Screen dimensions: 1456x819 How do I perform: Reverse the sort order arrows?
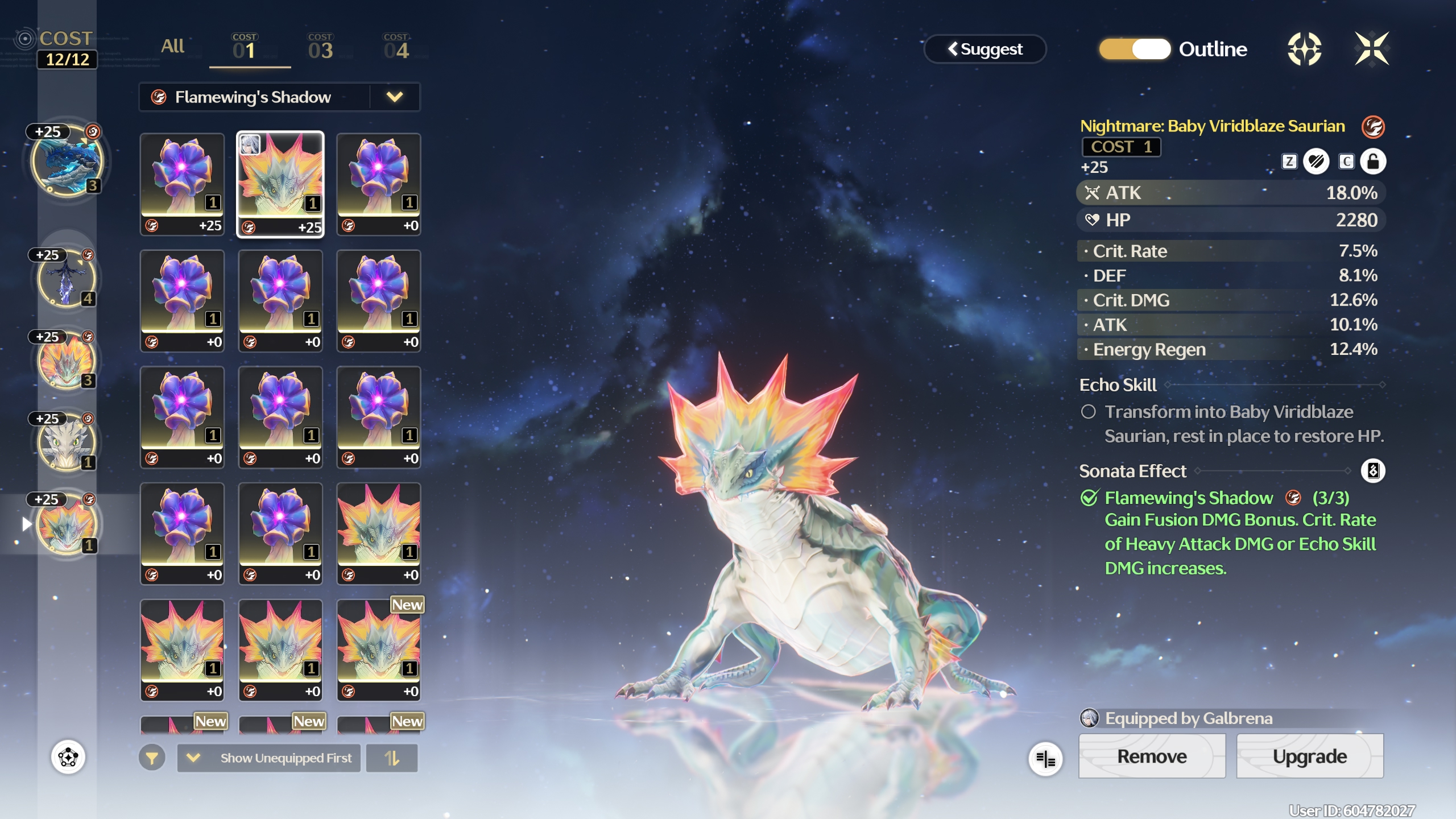click(392, 758)
